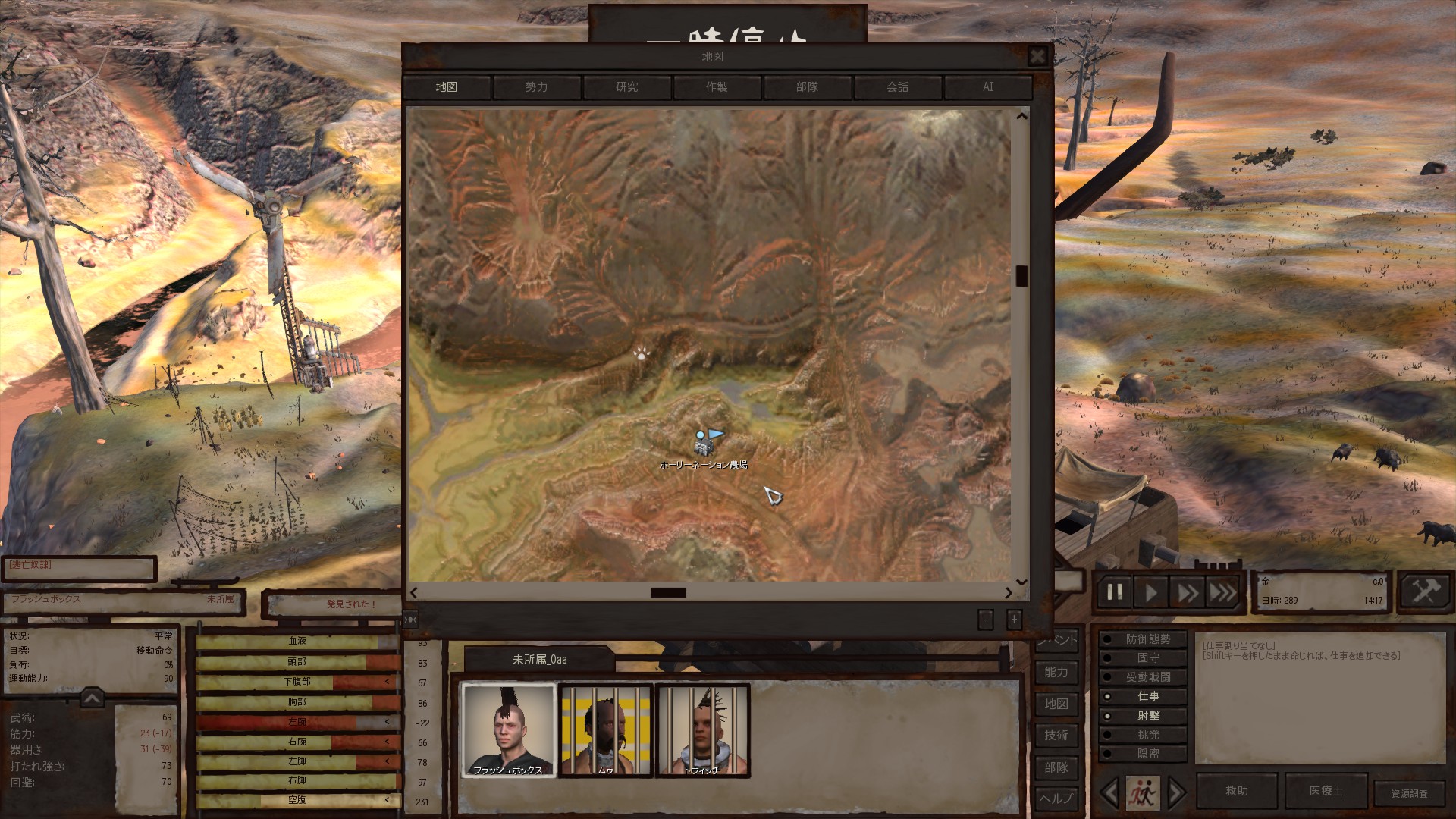The width and height of the screenshot is (1456, 819).
Task: Set game speed to normal play
Action: (1150, 592)
